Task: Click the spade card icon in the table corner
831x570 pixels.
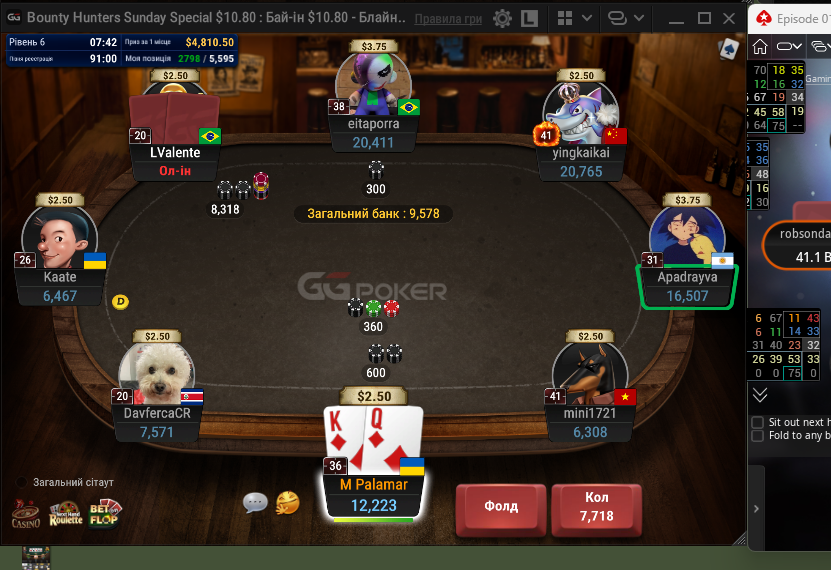Action: (729, 48)
